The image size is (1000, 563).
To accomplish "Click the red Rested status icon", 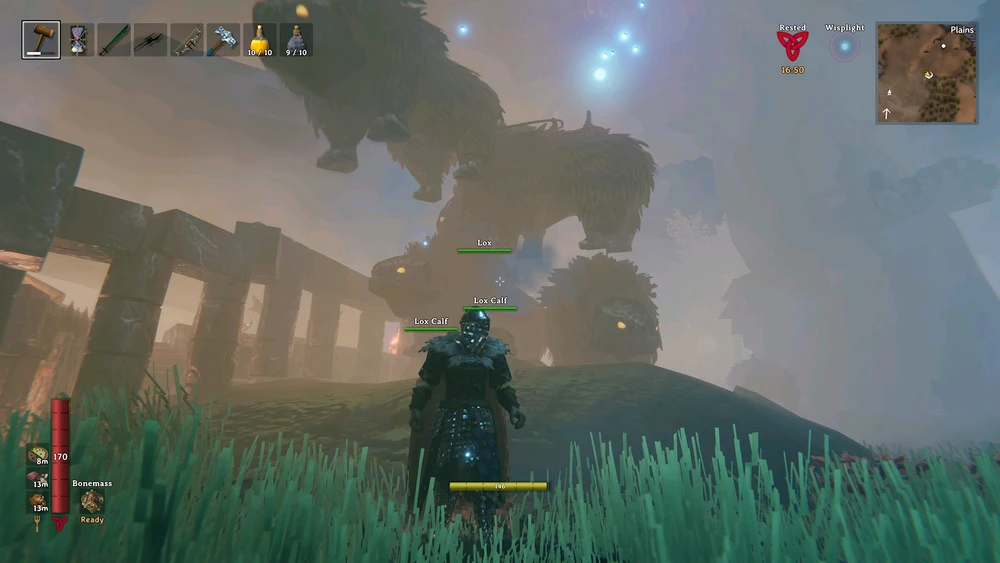I will [792, 46].
